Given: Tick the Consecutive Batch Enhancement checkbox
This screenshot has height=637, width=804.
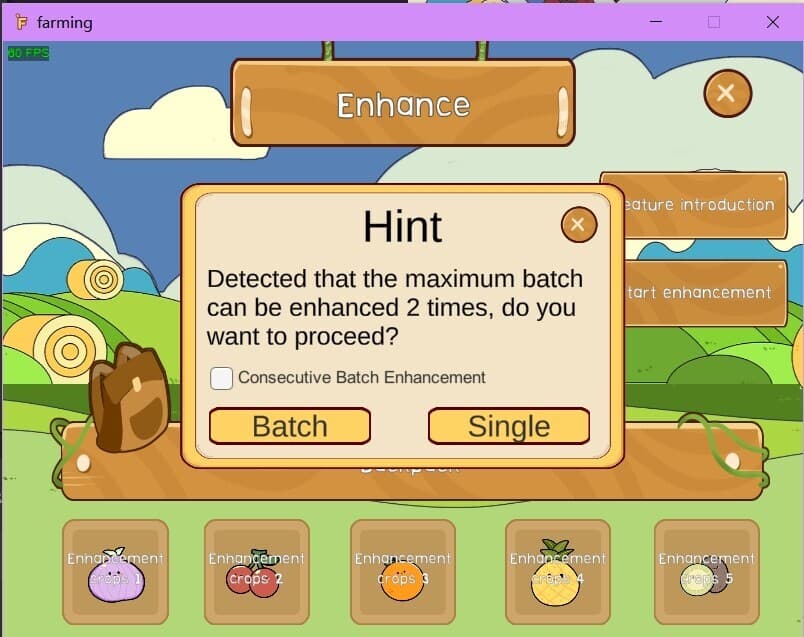Looking at the screenshot, I should (222, 378).
